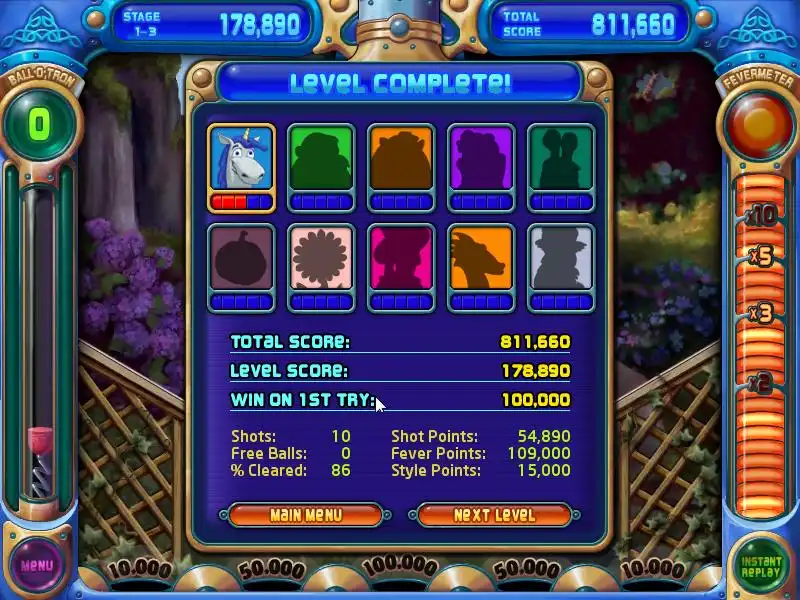Choose the sunflower silhouette portrait
Image resolution: width=800 pixels, height=600 pixels.
click(x=321, y=259)
